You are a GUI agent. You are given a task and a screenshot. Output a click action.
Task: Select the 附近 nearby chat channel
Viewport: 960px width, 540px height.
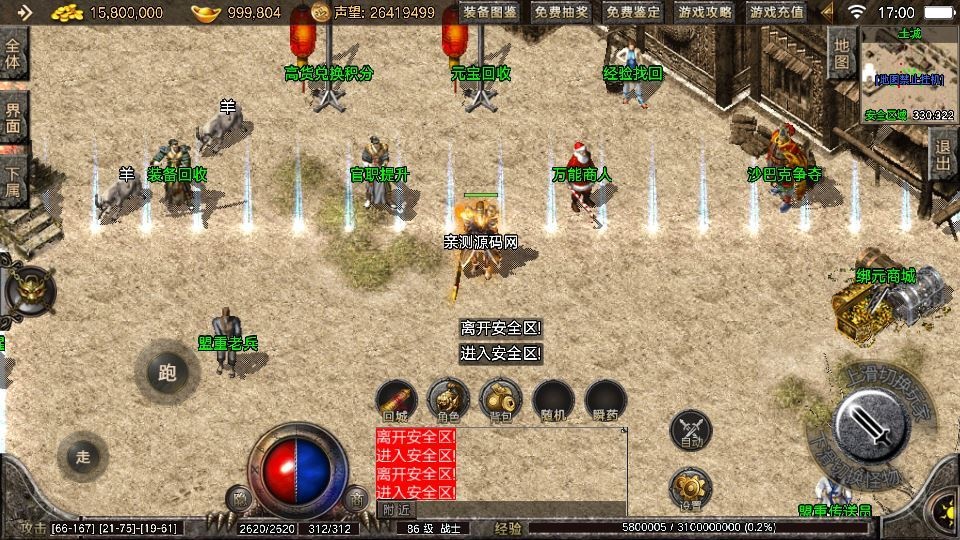[396, 509]
